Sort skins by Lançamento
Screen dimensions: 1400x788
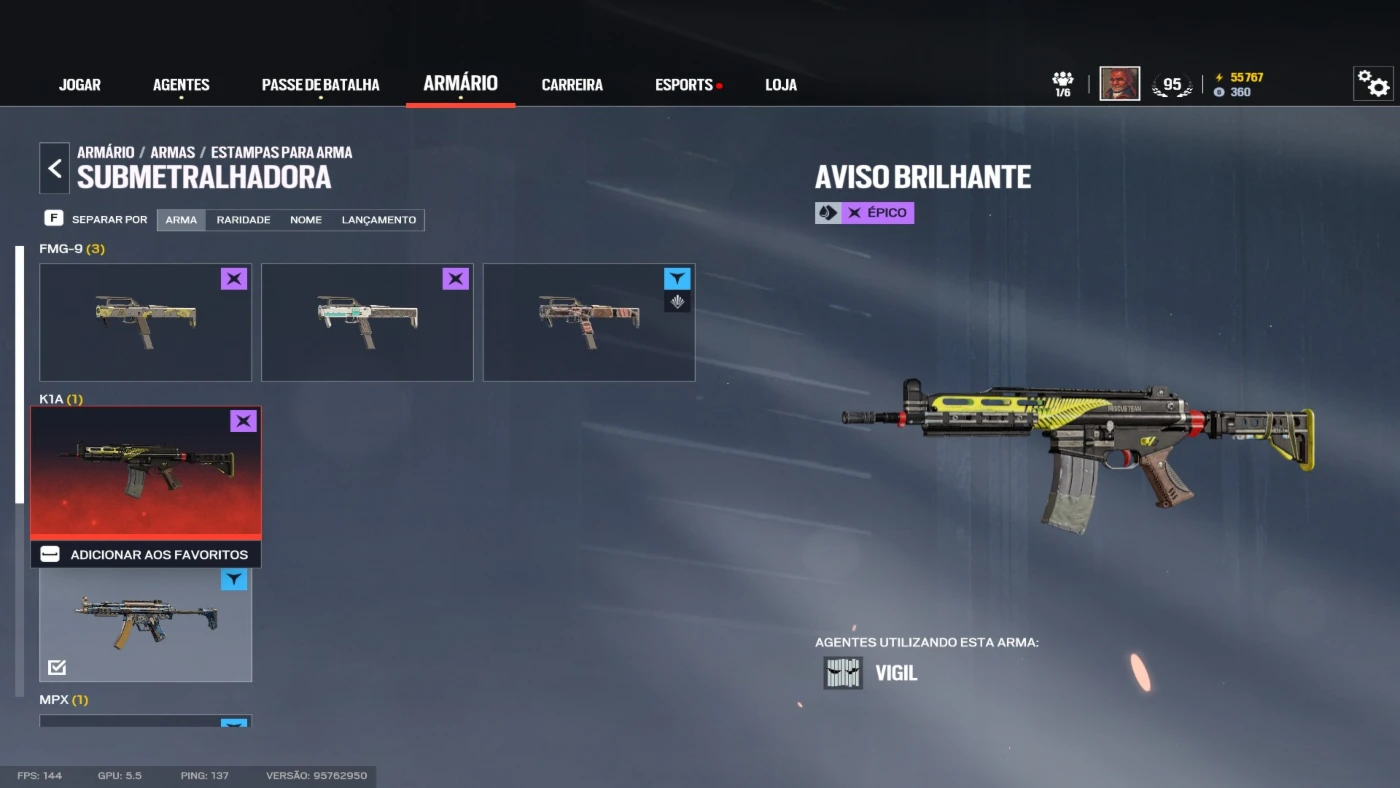379,220
